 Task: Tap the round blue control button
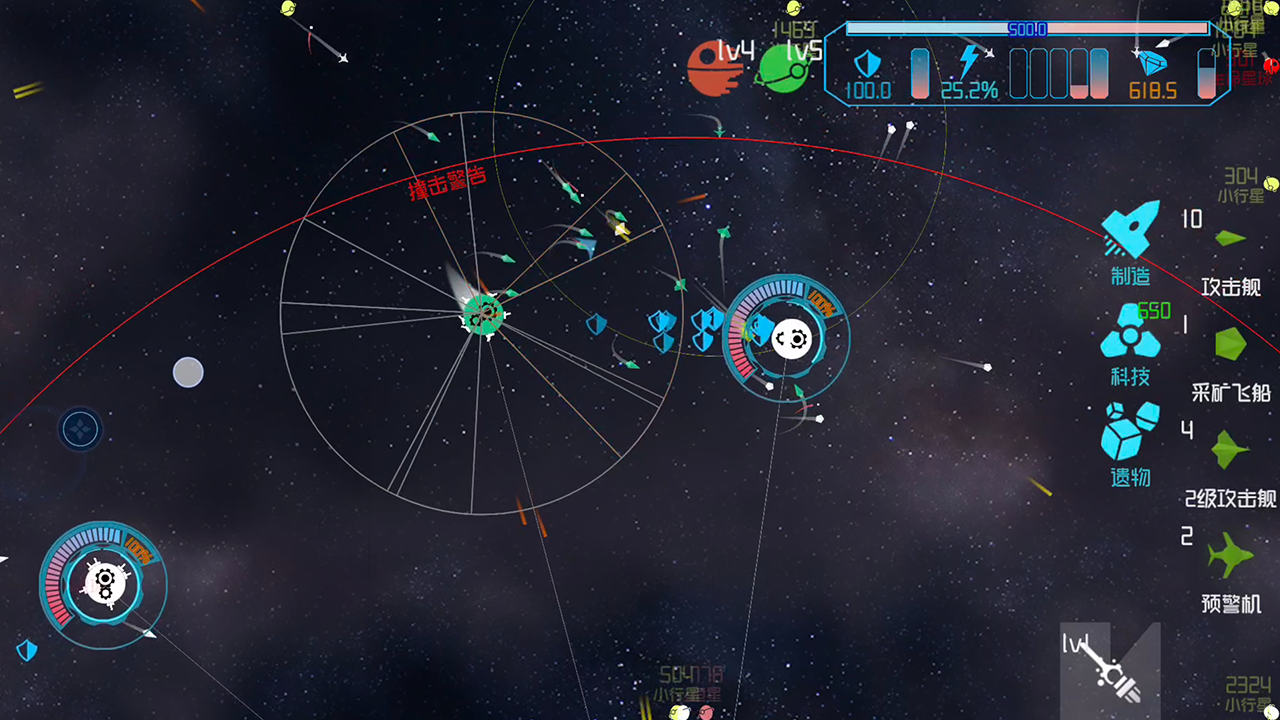pos(77,430)
